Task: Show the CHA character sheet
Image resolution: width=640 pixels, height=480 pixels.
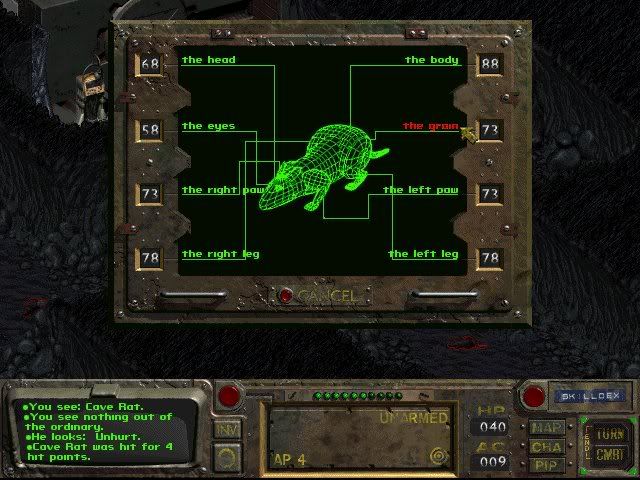Action: tap(546, 447)
